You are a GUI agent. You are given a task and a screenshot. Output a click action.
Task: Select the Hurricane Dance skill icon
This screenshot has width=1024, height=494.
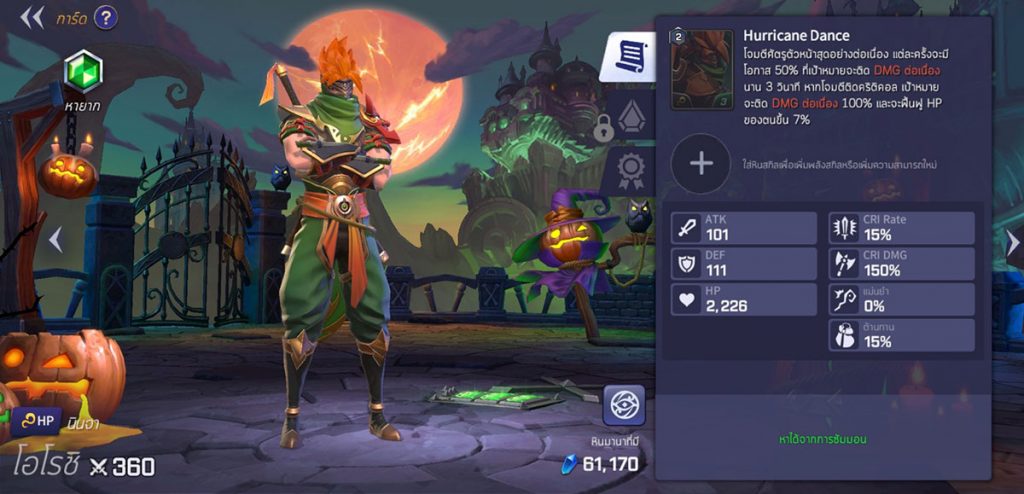tap(701, 70)
